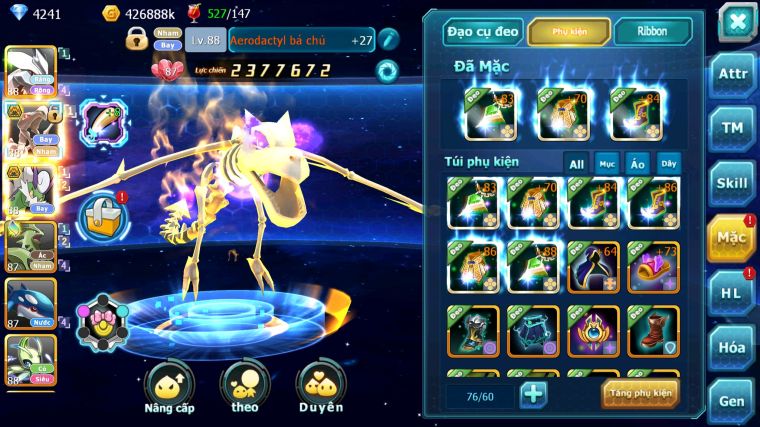Screen dimensions: 760x427
Task: Open the HL side tab
Action: point(732,292)
